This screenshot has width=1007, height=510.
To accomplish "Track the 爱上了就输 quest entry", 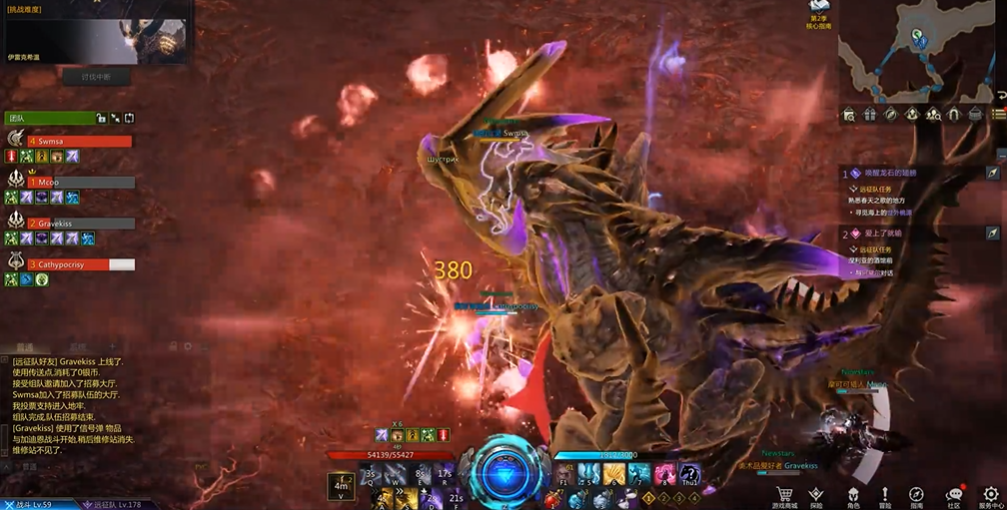I will (x=883, y=233).
